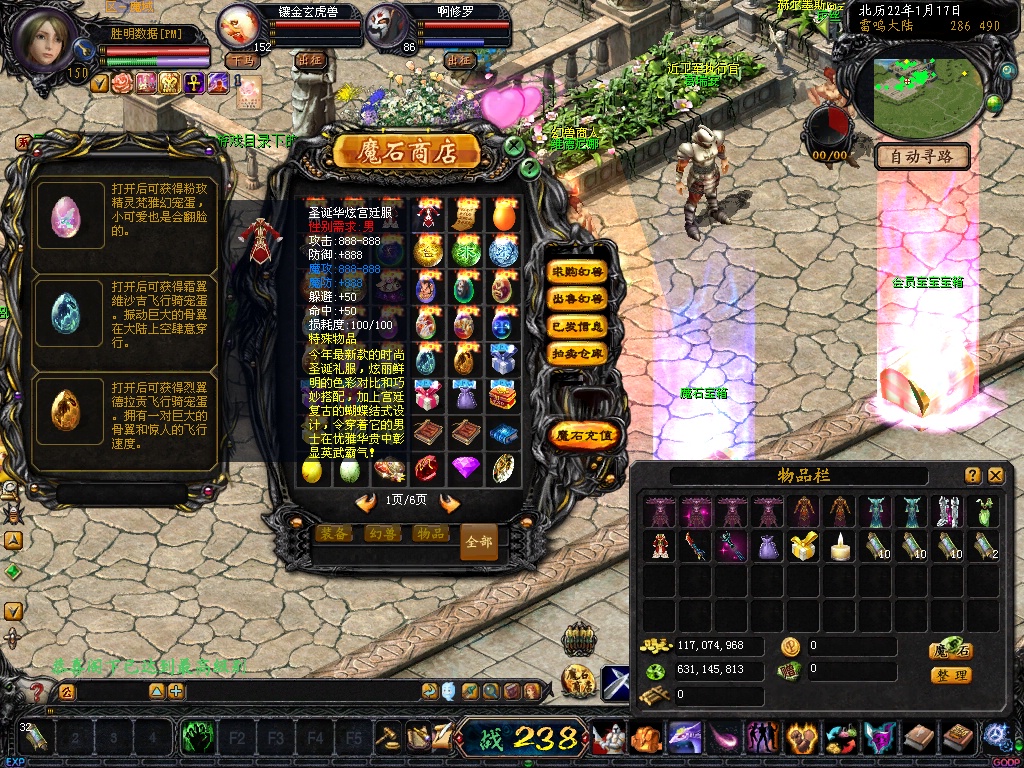The image size is (1024, 768).
Task: Select the 全部 all-items tab
Action: [479, 542]
